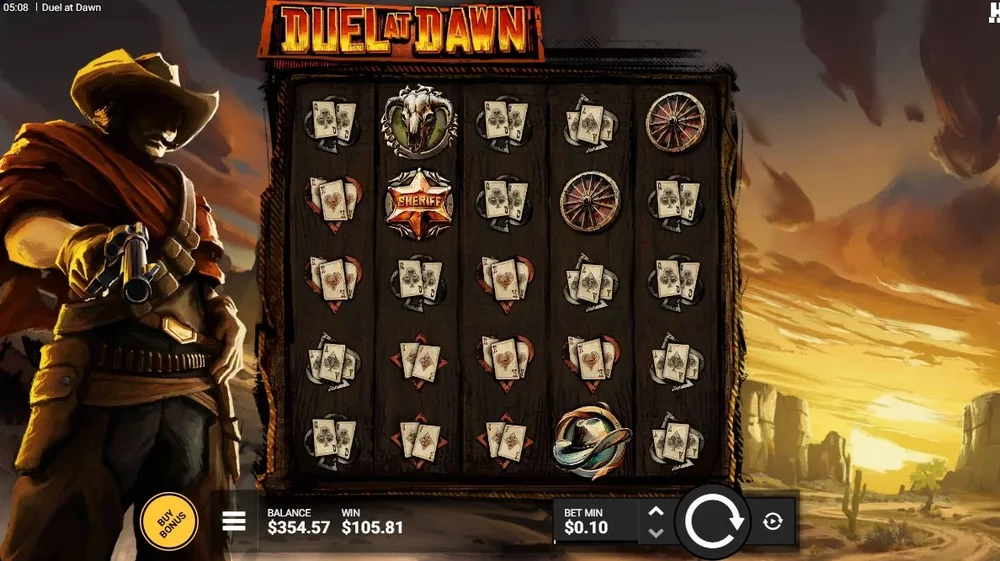Open the Buy Bonus feature

click(x=168, y=521)
